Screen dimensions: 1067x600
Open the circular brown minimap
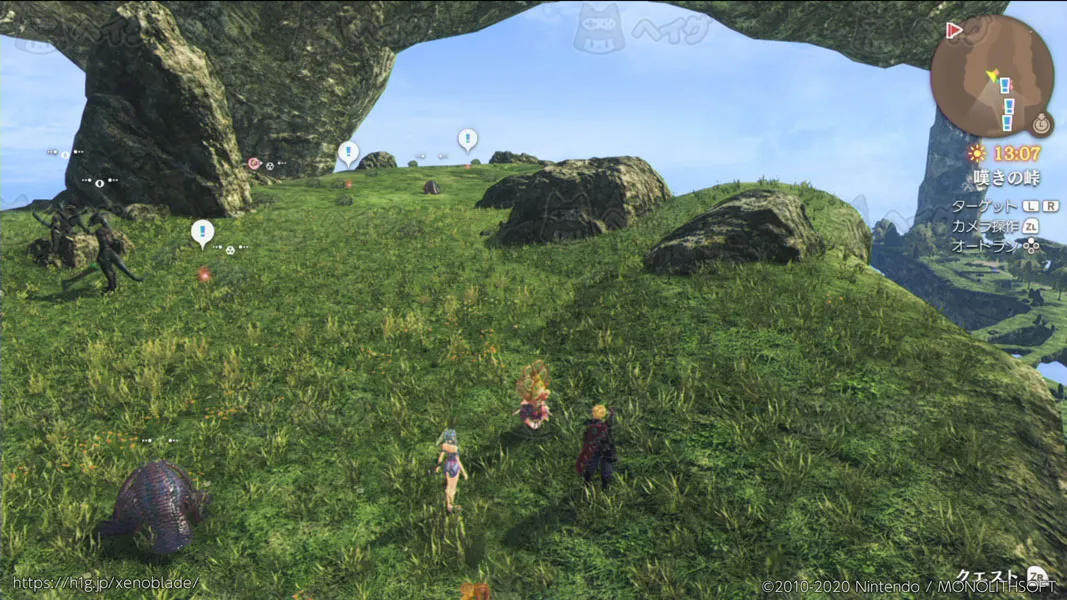(x=990, y=77)
